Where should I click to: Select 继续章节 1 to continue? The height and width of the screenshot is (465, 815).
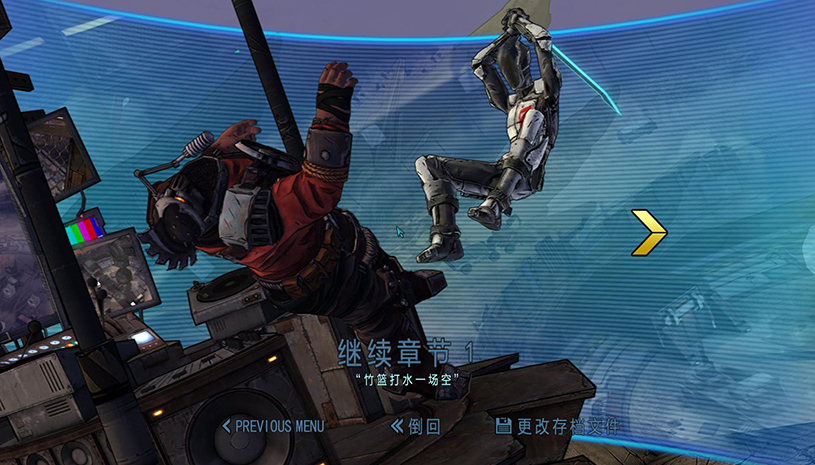(406, 353)
